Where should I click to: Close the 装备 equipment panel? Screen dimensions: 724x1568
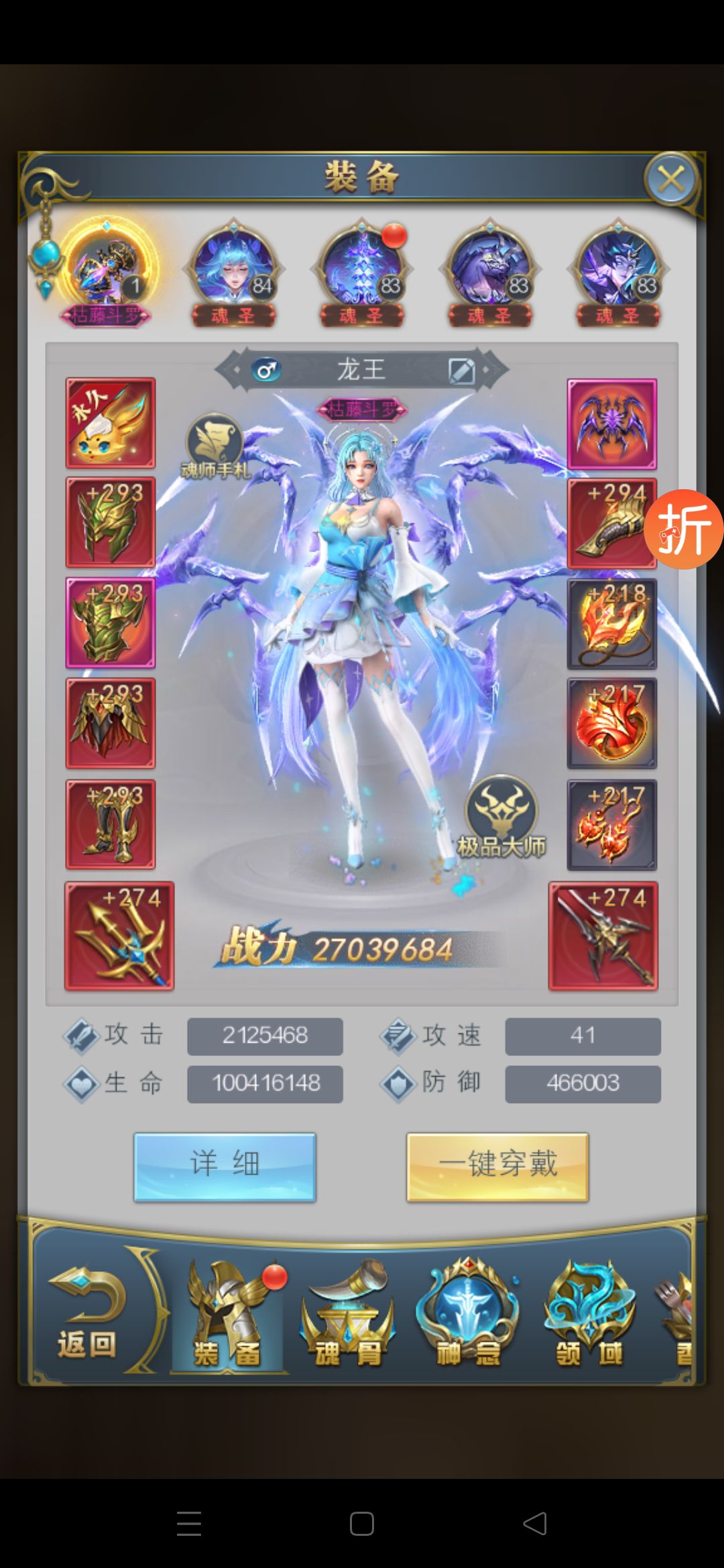pos(671,180)
